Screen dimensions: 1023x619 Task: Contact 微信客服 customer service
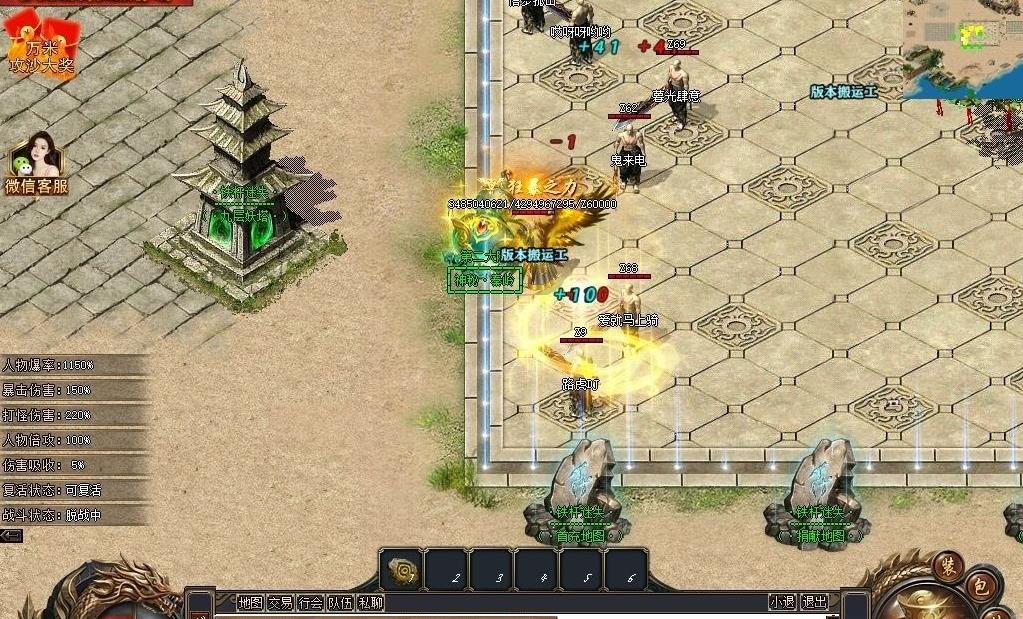pyautogui.click(x=36, y=163)
